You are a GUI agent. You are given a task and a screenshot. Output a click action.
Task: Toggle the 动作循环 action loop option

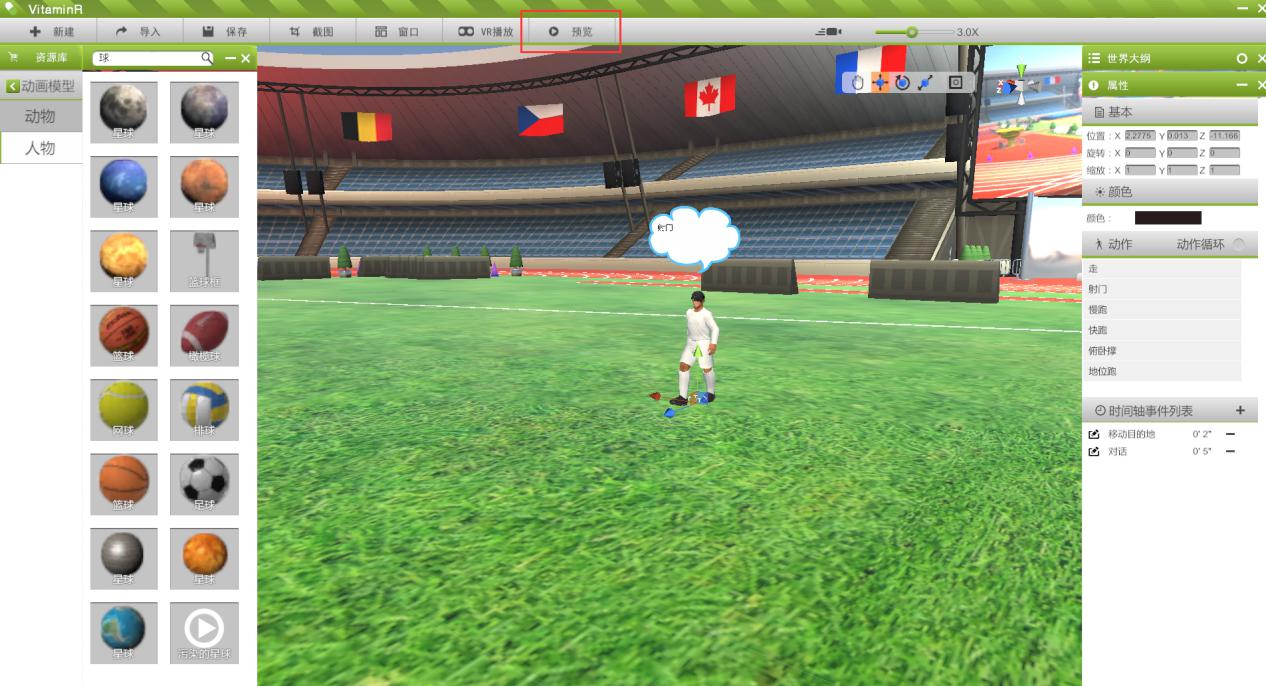pyautogui.click(x=1238, y=245)
